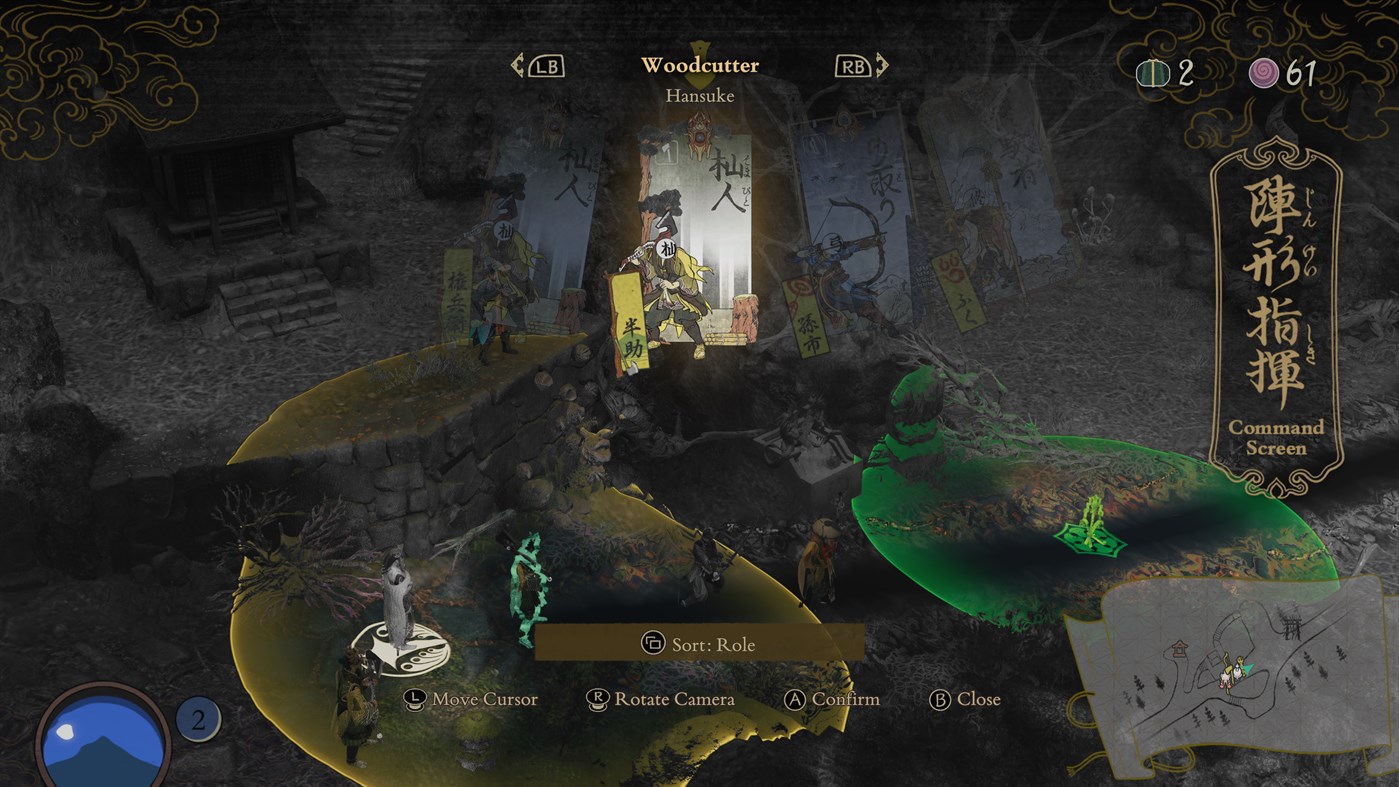
Task: Click the Woodcutter emblem atop Hansuke's card
Action: (x=700, y=133)
